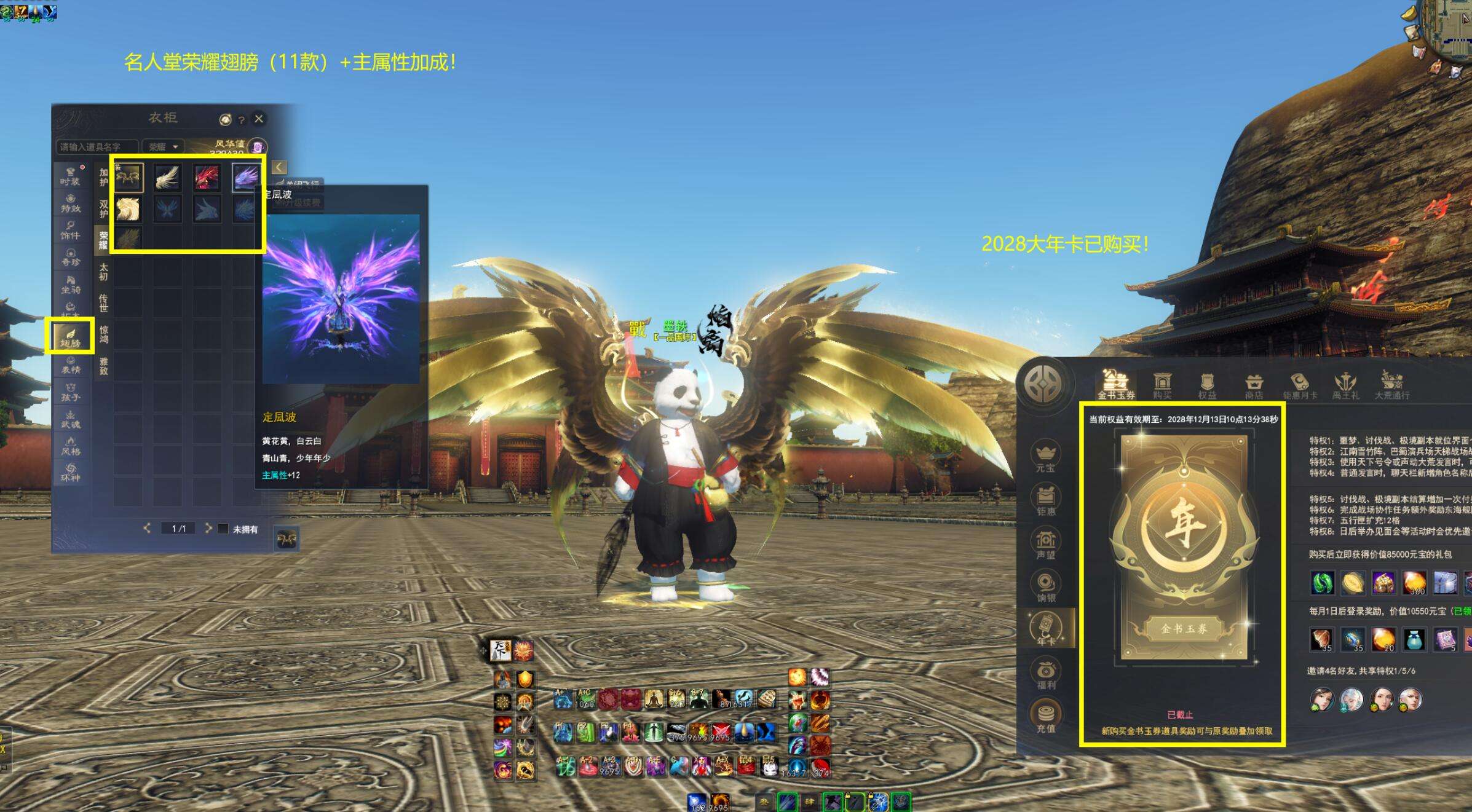1472x812 pixels.
Task: Click the green jade gift pack item
Action: 1322,582
